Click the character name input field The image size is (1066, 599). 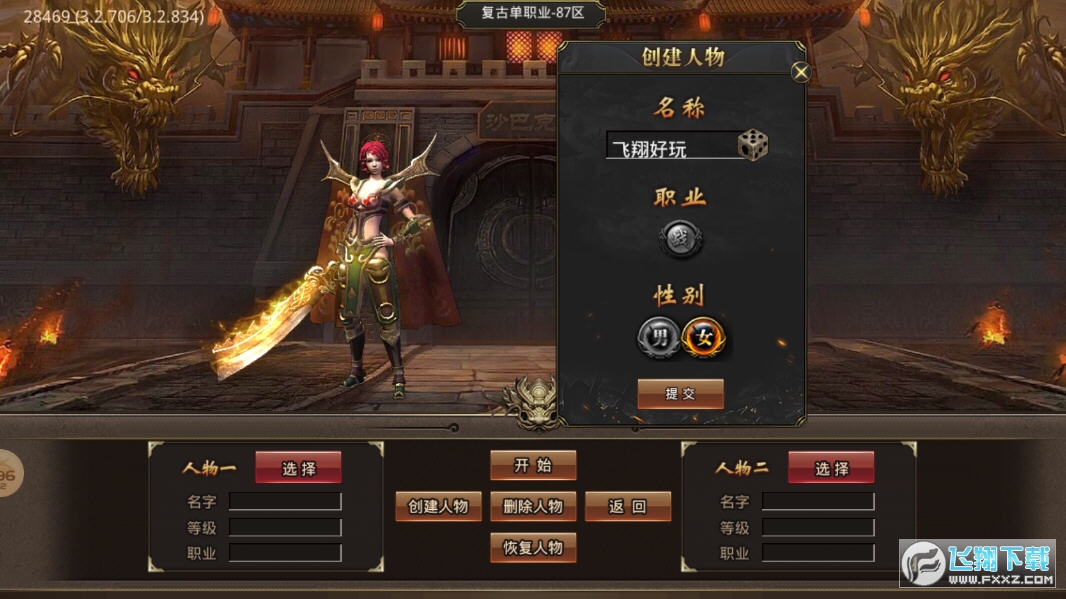670,147
